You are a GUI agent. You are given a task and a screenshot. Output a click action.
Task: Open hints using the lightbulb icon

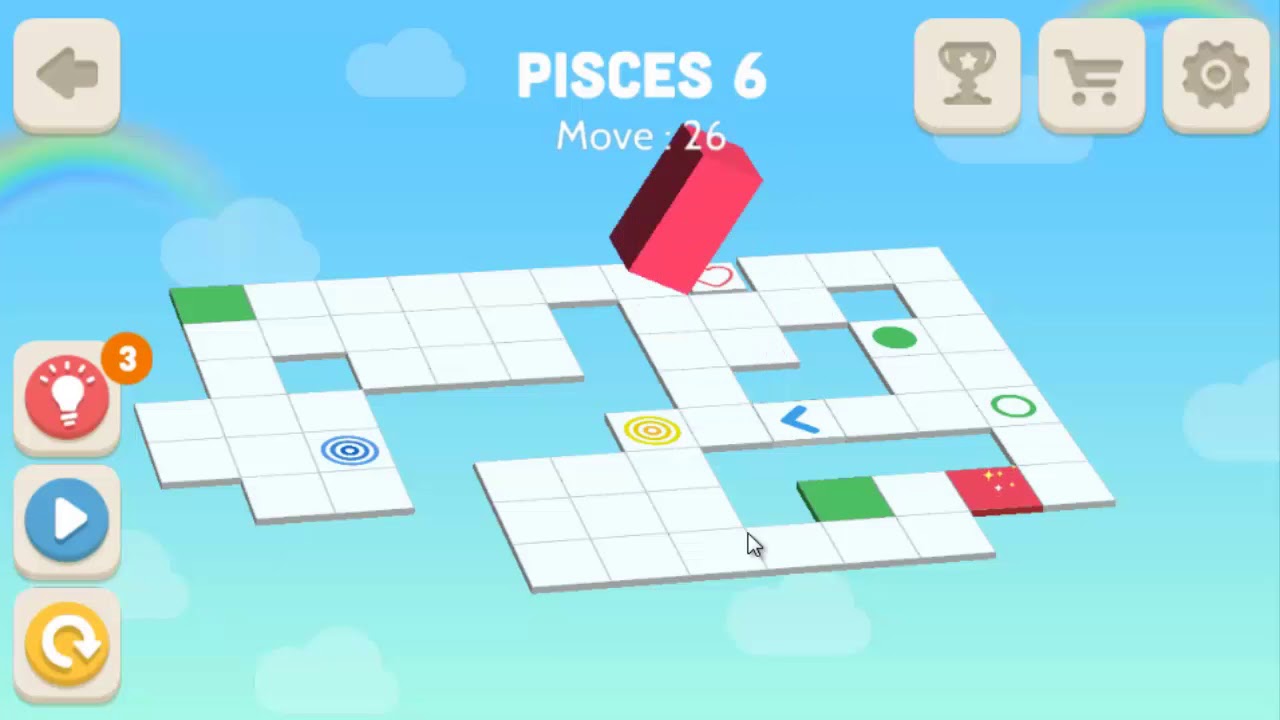click(66, 396)
